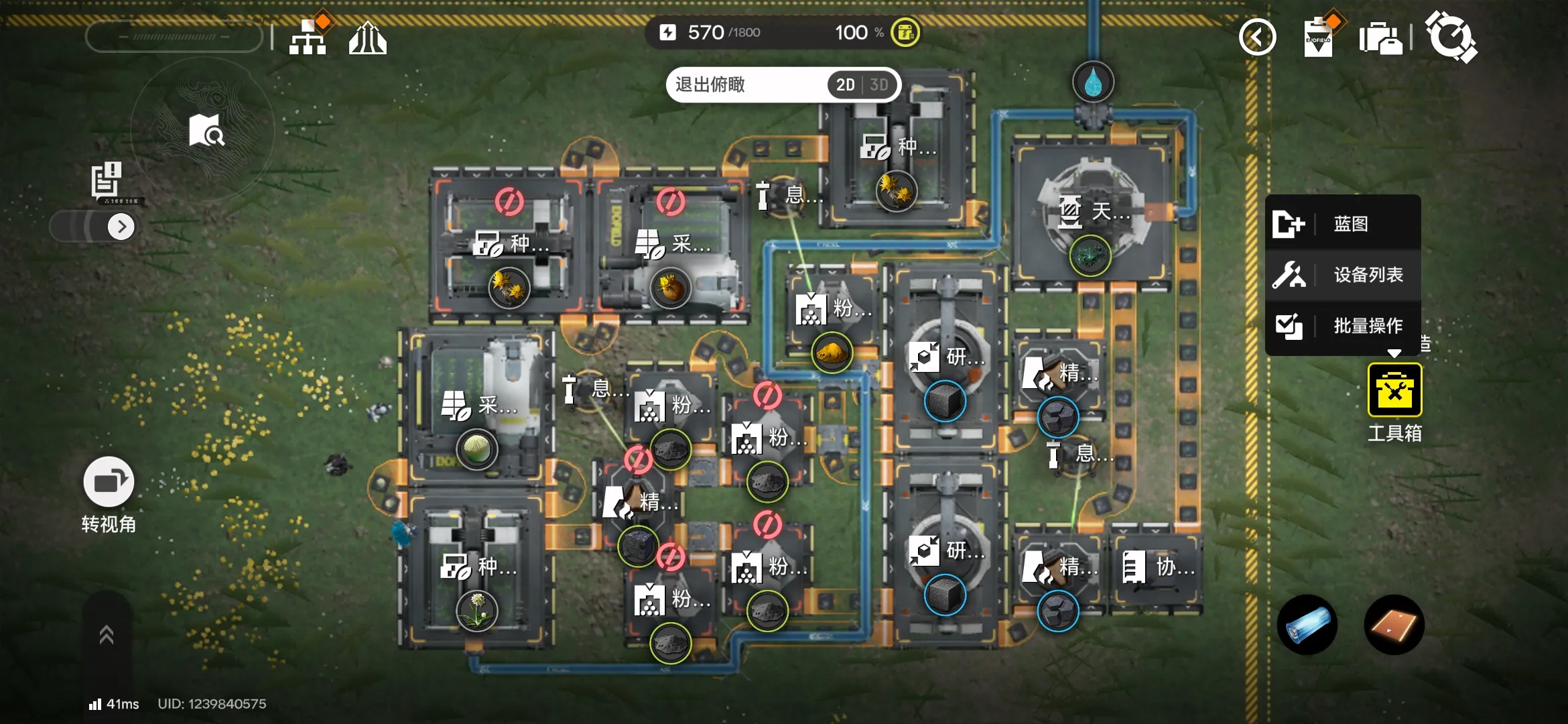1568x724 pixels.
Task: Exit overview mode via 退出俯瞰
Action: click(x=711, y=84)
